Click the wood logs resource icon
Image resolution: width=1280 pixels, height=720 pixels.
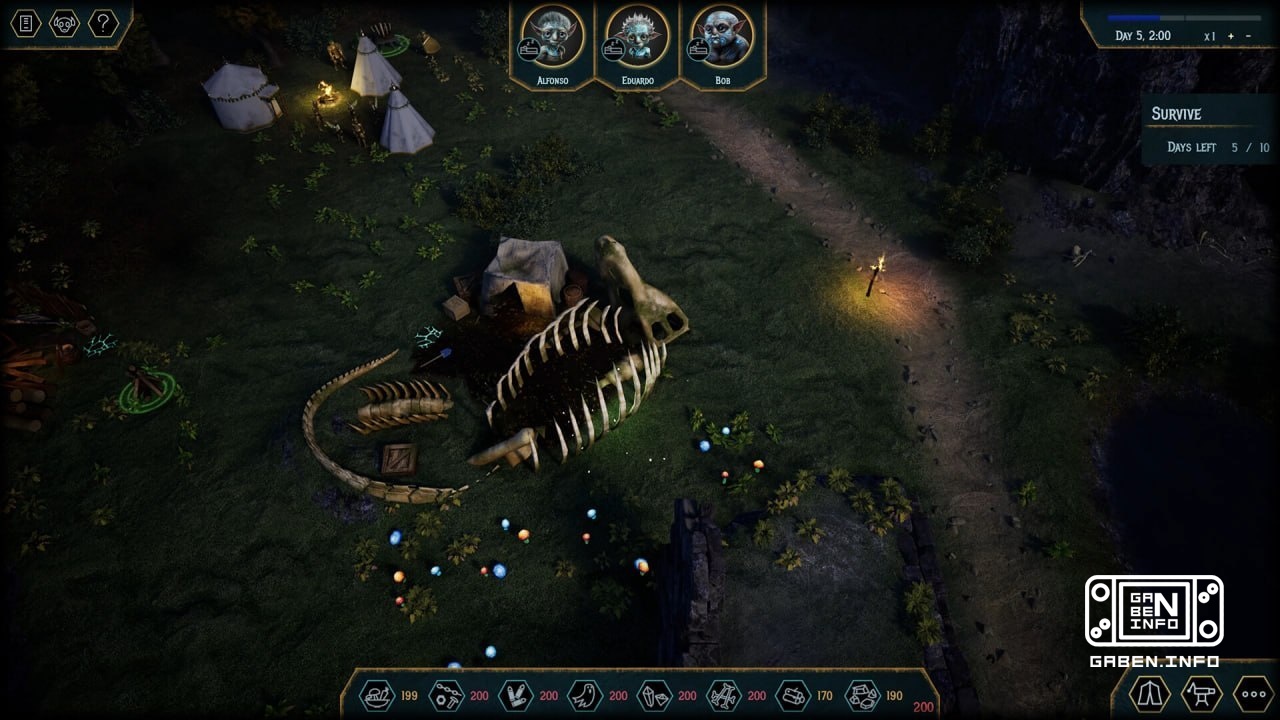coord(793,695)
